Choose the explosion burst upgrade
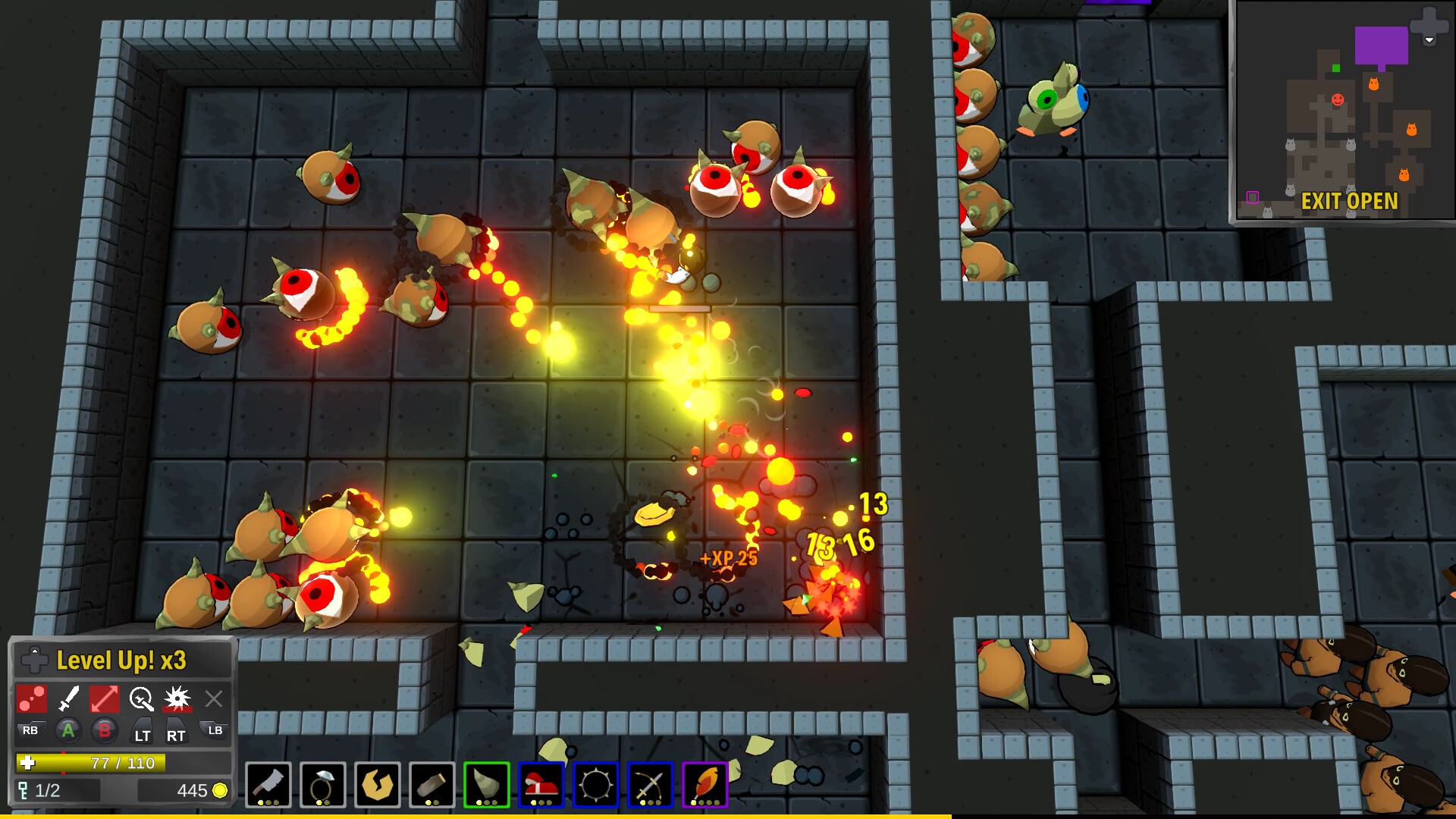The image size is (1456, 819). tap(177, 699)
